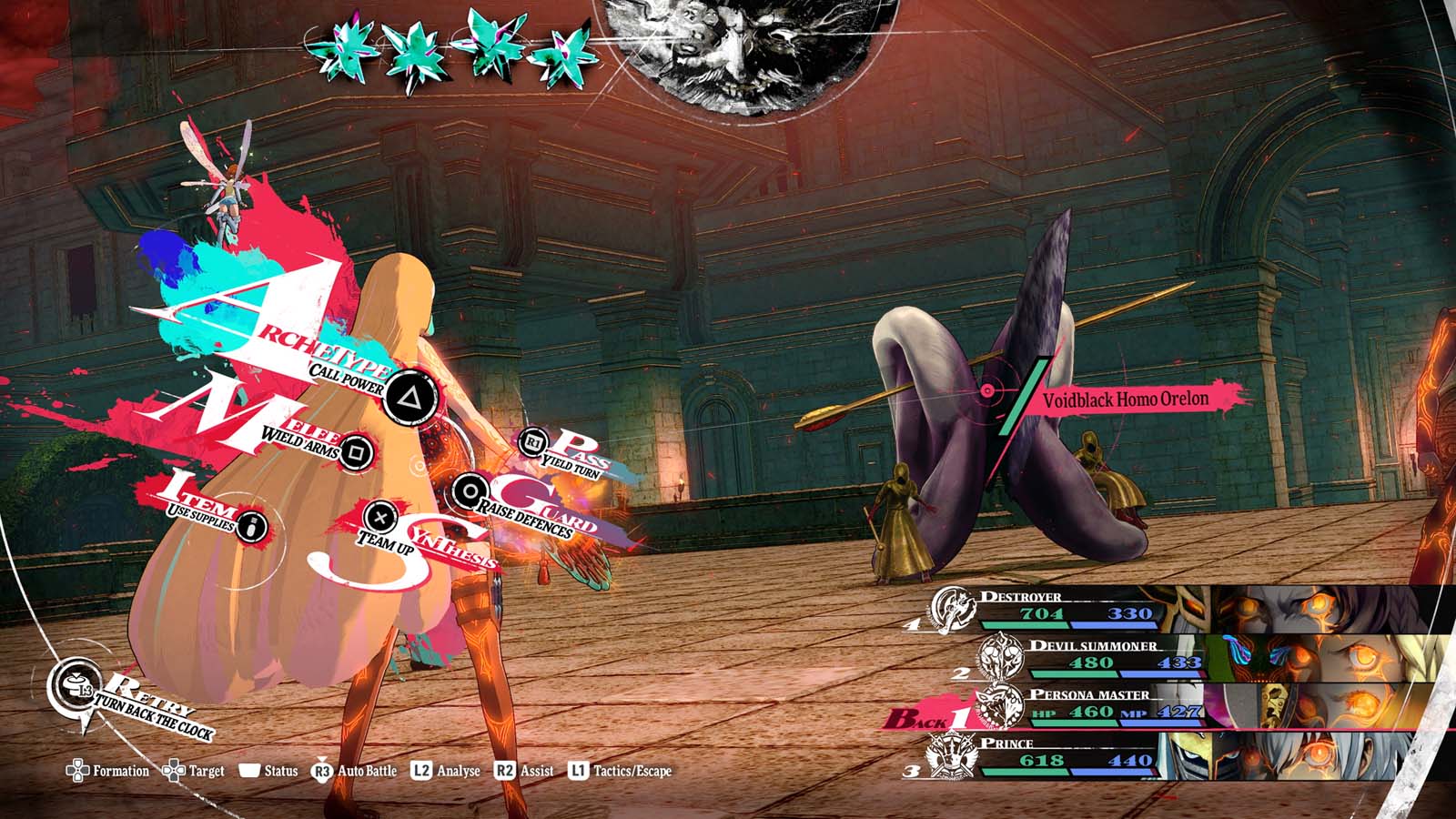The image size is (1456, 819).
Task: Choose Pass to yield the turn
Action: click(x=533, y=443)
